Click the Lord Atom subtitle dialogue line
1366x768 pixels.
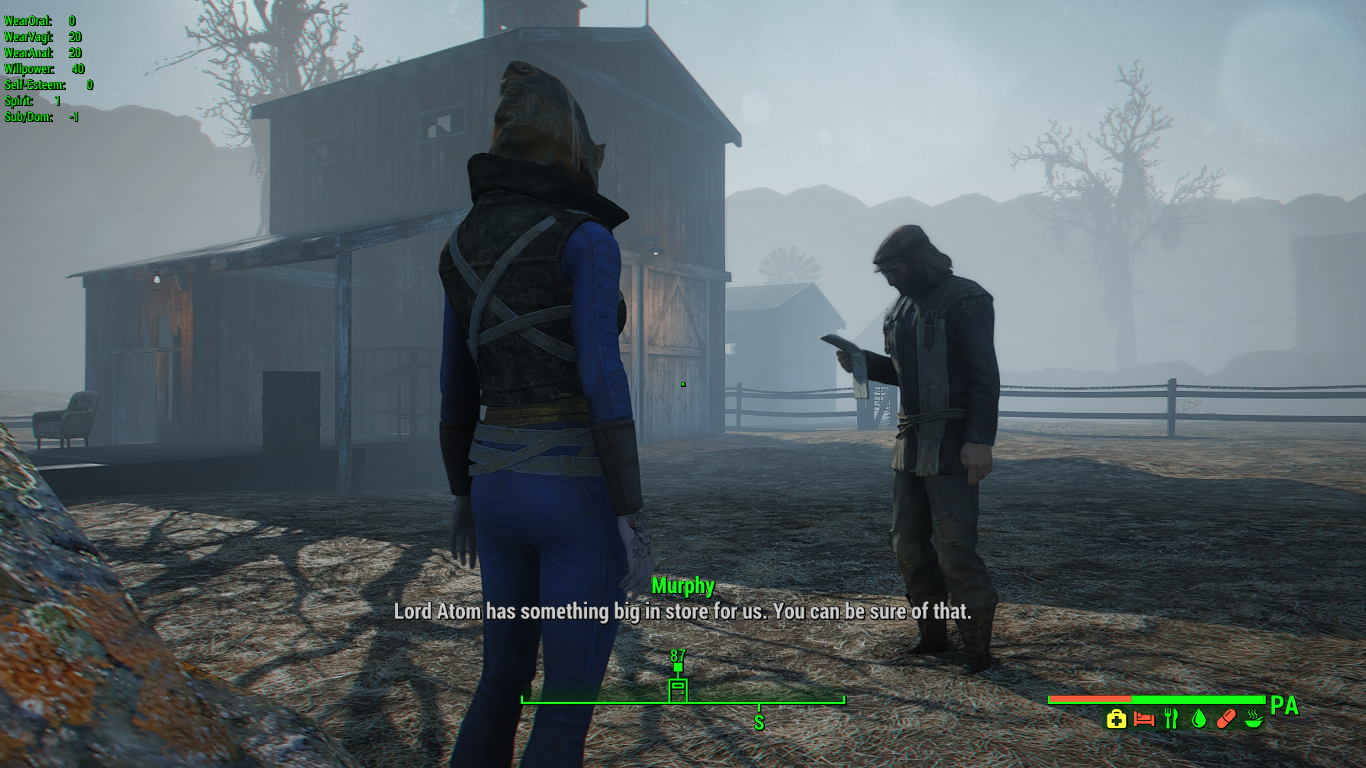[684, 612]
